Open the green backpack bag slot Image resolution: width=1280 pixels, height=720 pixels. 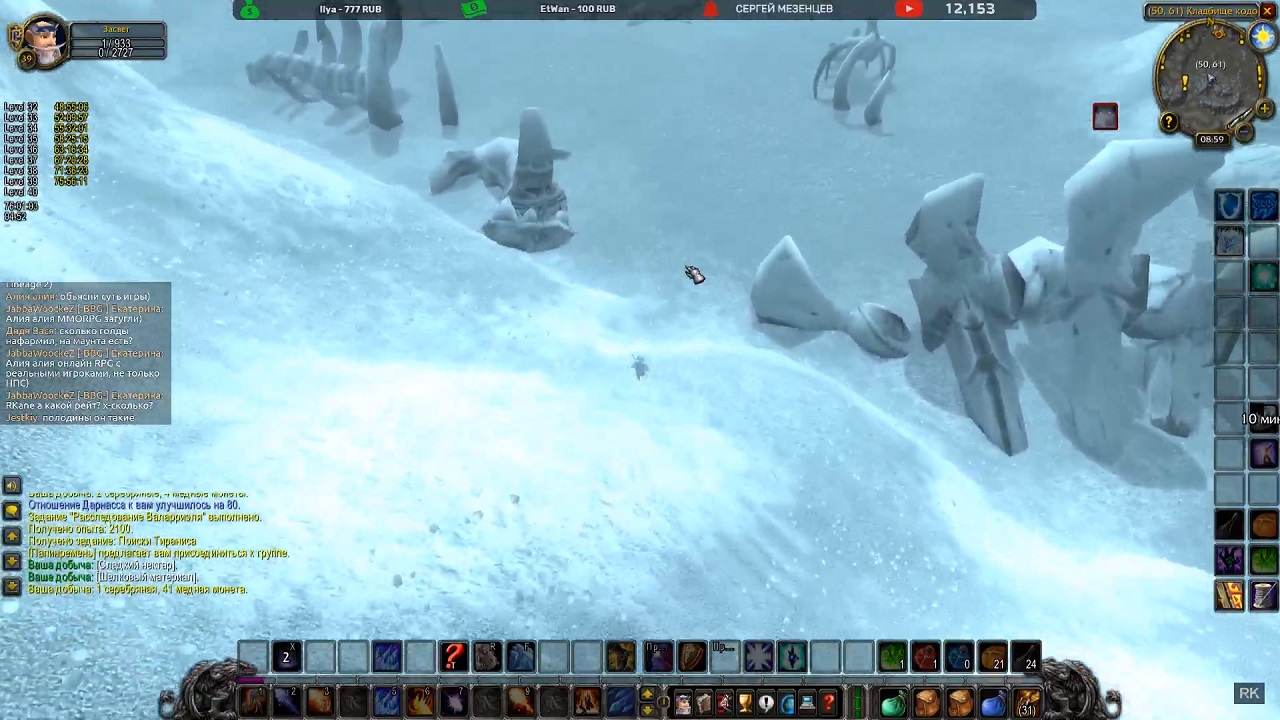(x=893, y=704)
